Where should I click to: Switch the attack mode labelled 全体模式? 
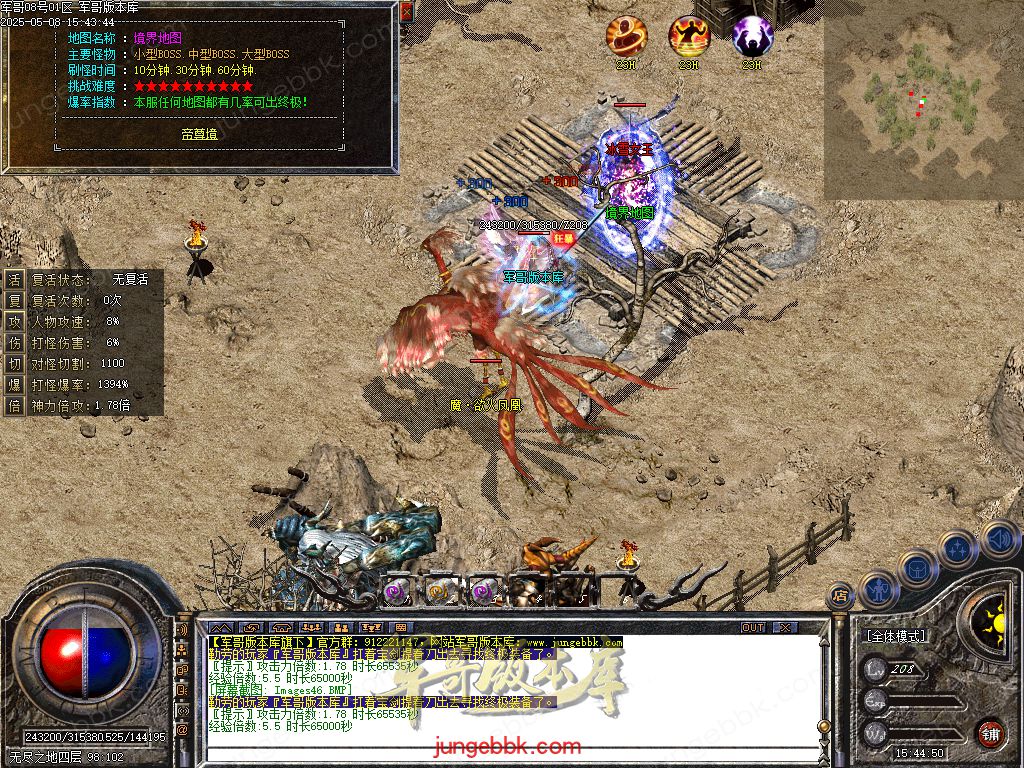pyautogui.click(x=894, y=636)
